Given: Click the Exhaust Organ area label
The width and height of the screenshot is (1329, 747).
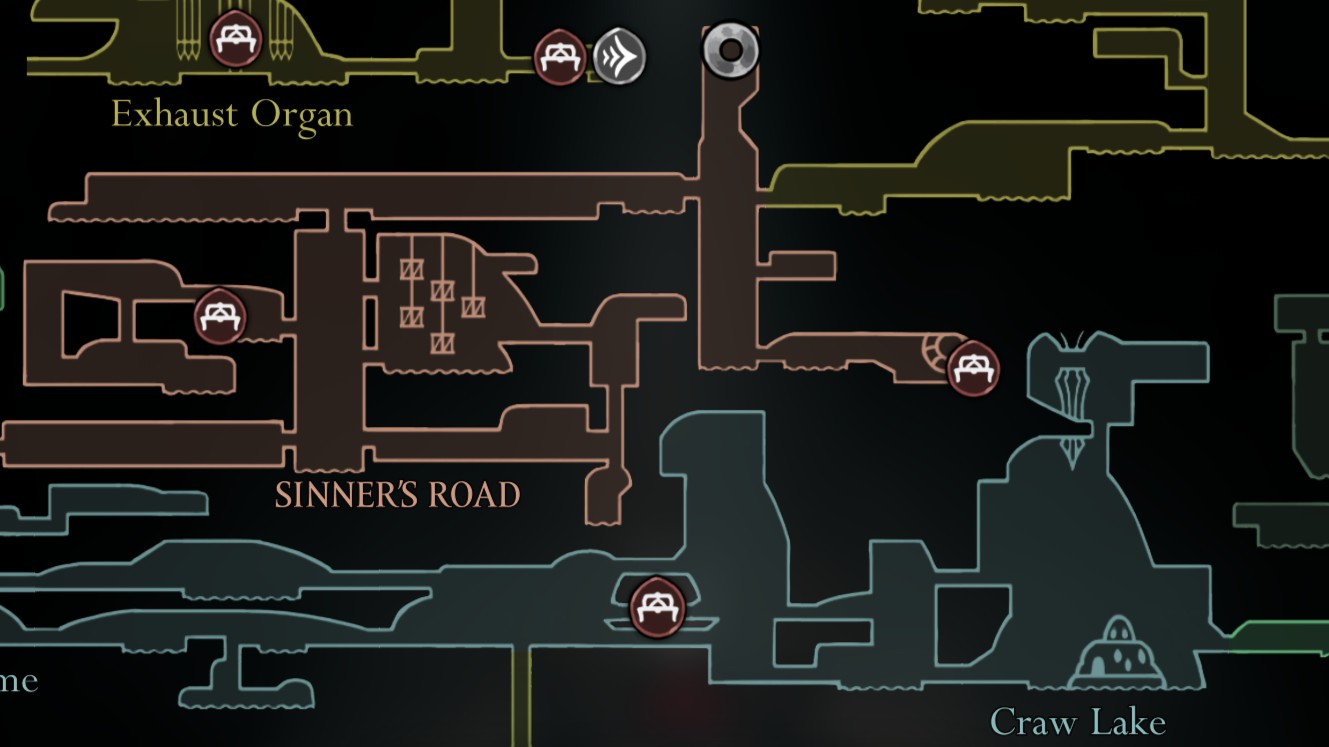Looking at the screenshot, I should pyautogui.click(x=232, y=114).
